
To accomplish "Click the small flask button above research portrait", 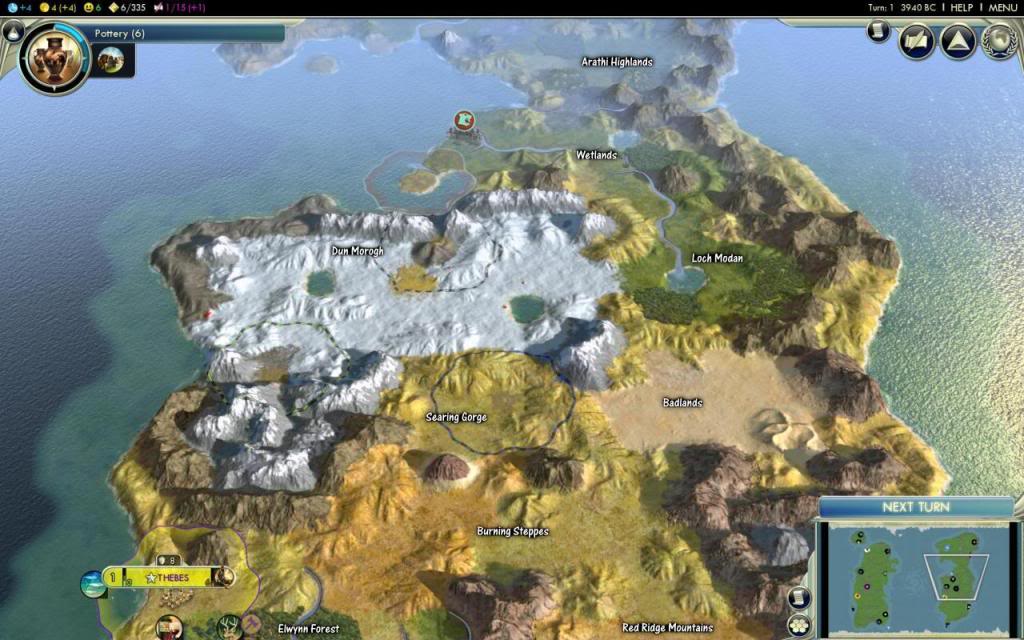I will (13, 31).
